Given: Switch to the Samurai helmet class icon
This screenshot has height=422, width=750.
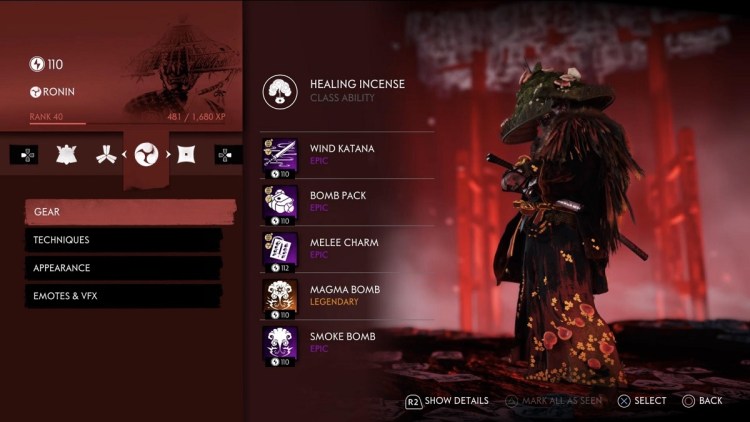Looking at the screenshot, I should 67,155.
